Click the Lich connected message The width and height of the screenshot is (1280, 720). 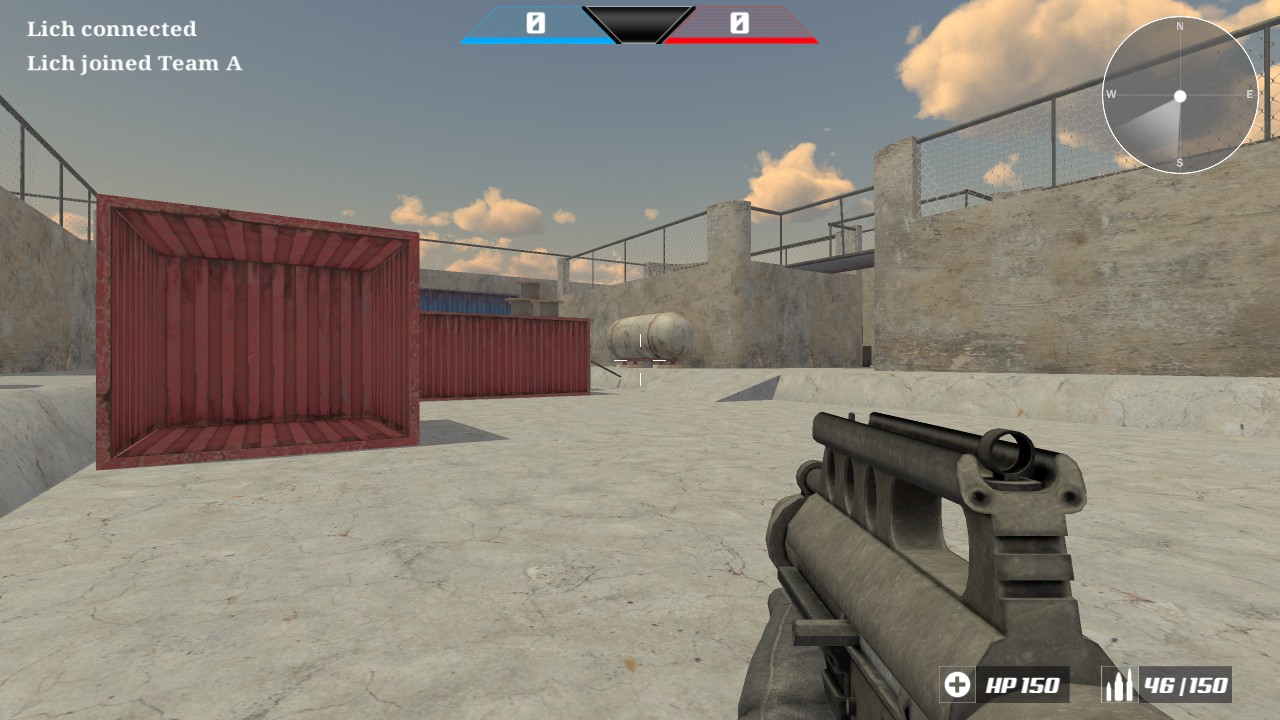coord(113,28)
